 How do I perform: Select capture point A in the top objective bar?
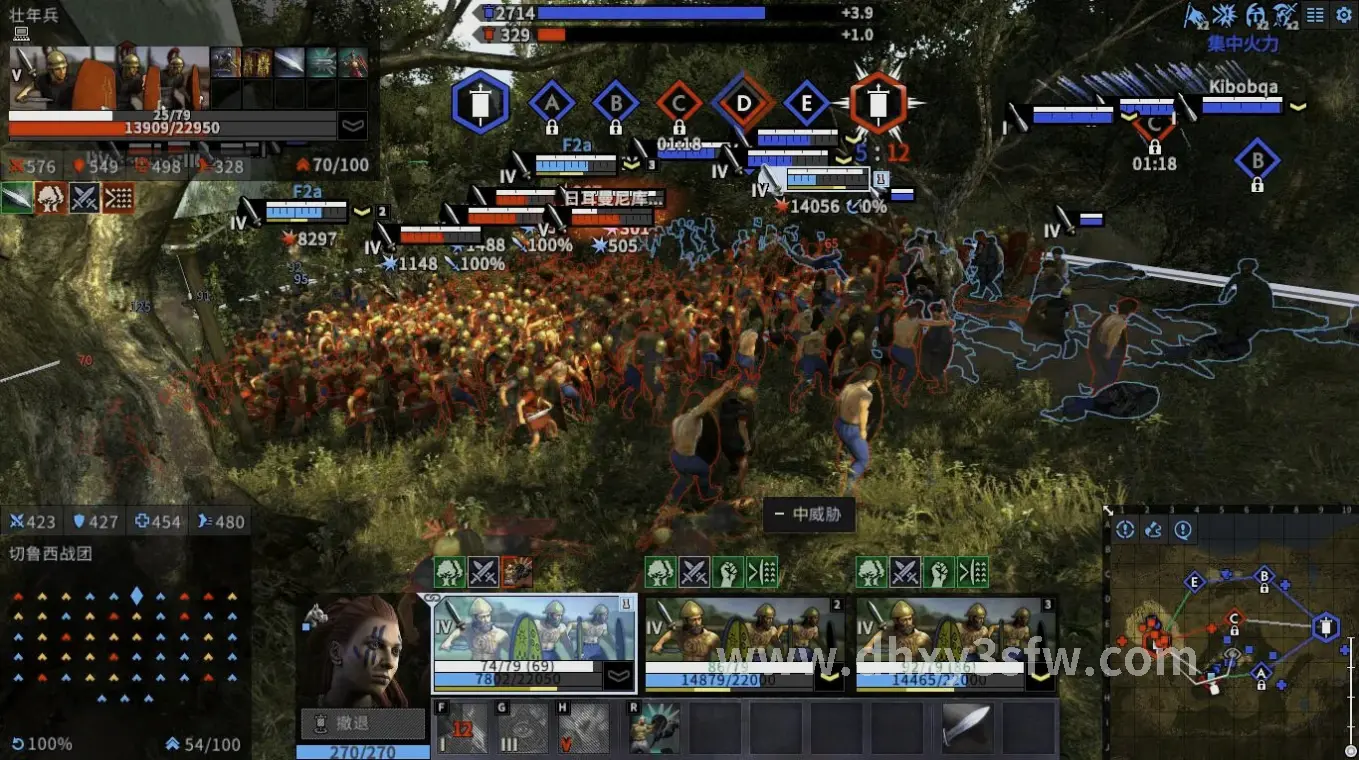(551, 102)
